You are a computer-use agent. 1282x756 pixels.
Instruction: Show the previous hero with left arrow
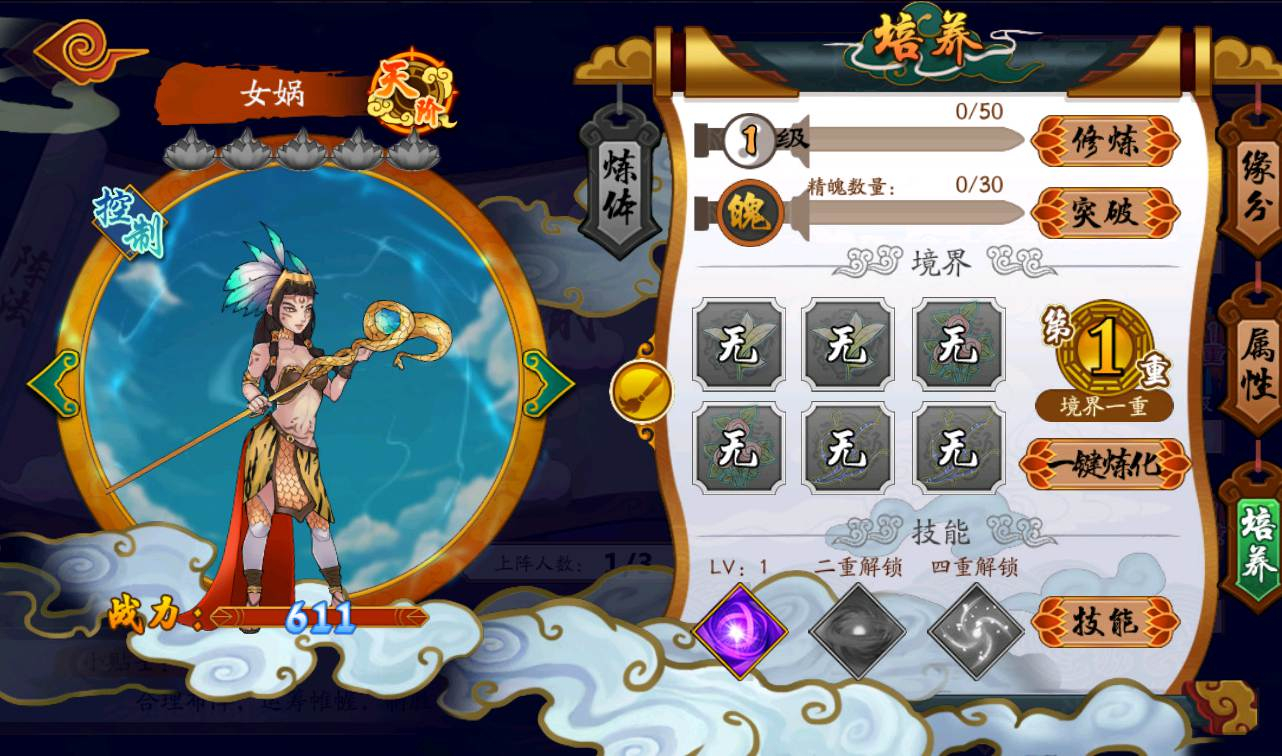pyautogui.click(x=54, y=383)
